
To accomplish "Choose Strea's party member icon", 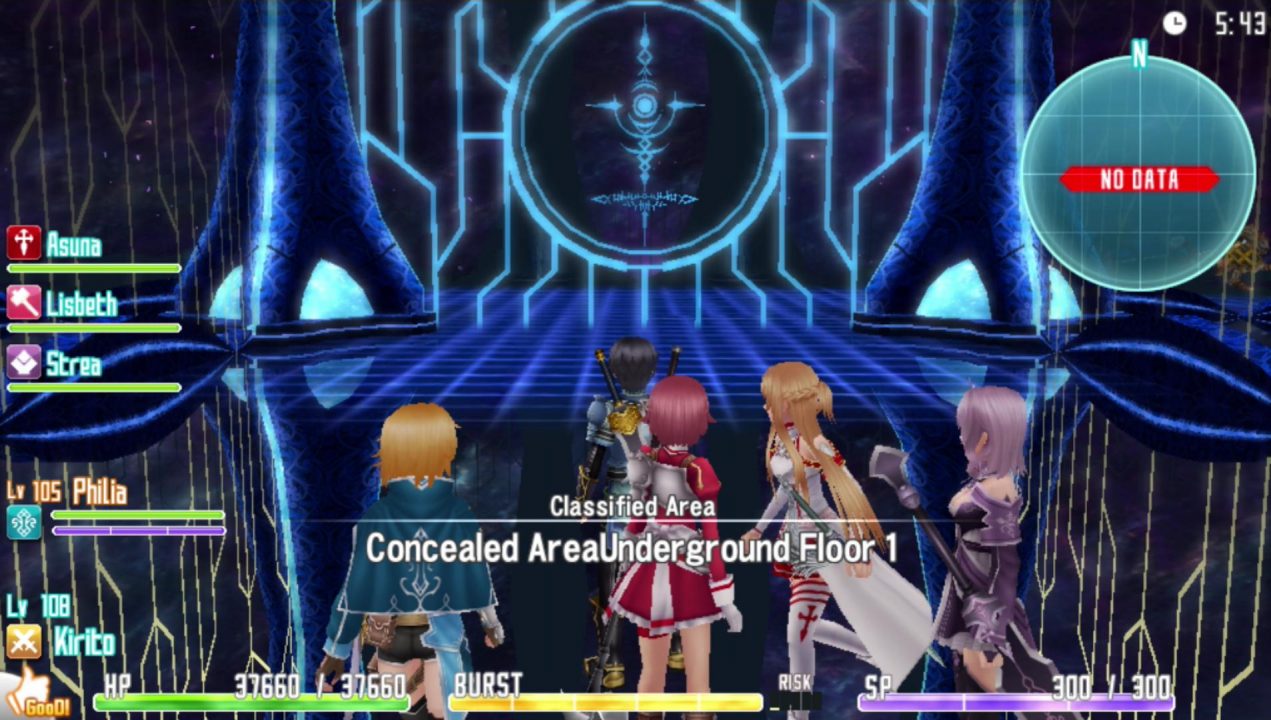I will tap(23, 362).
